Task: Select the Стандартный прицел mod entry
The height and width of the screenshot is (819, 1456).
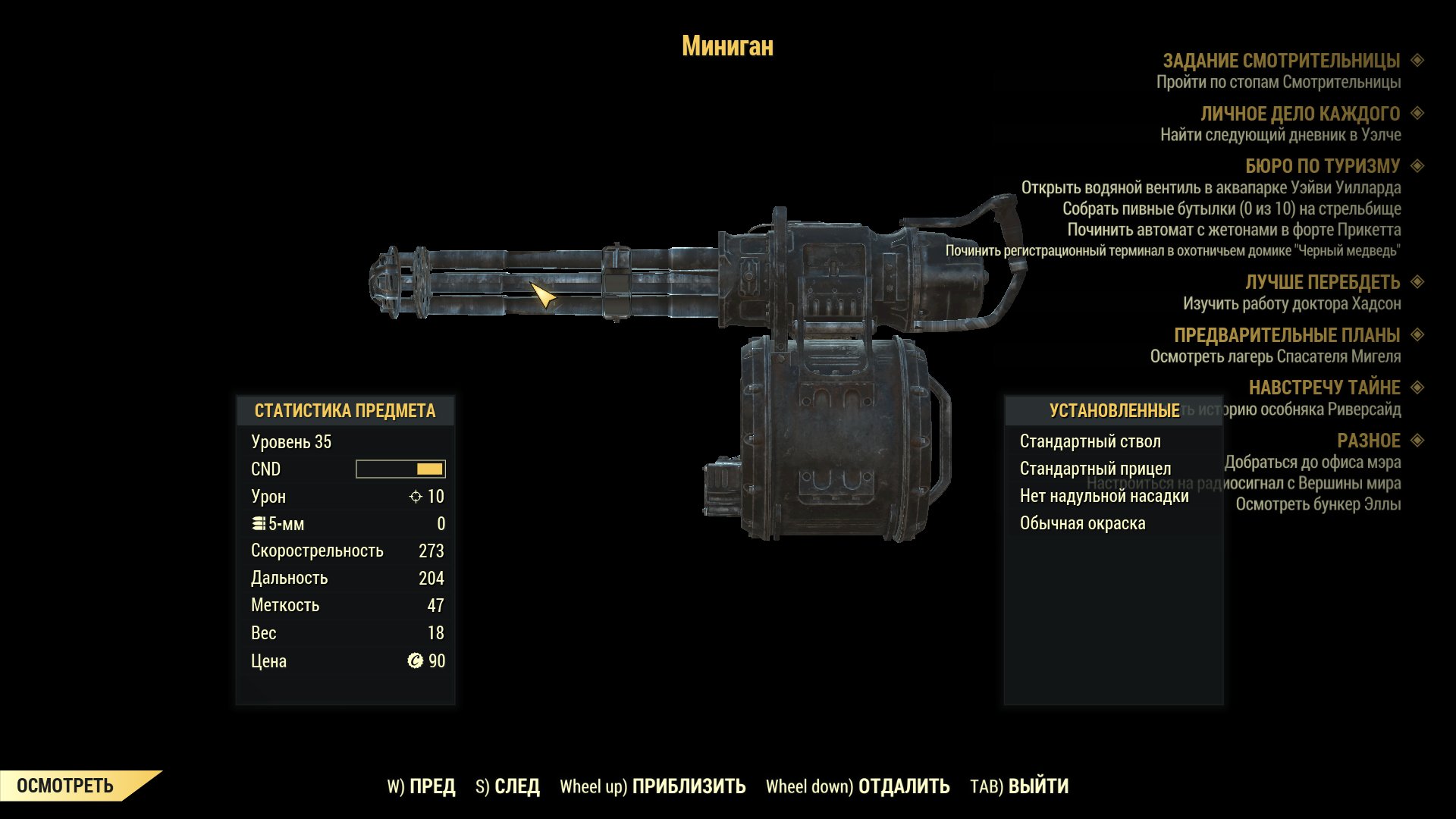Action: (1095, 469)
